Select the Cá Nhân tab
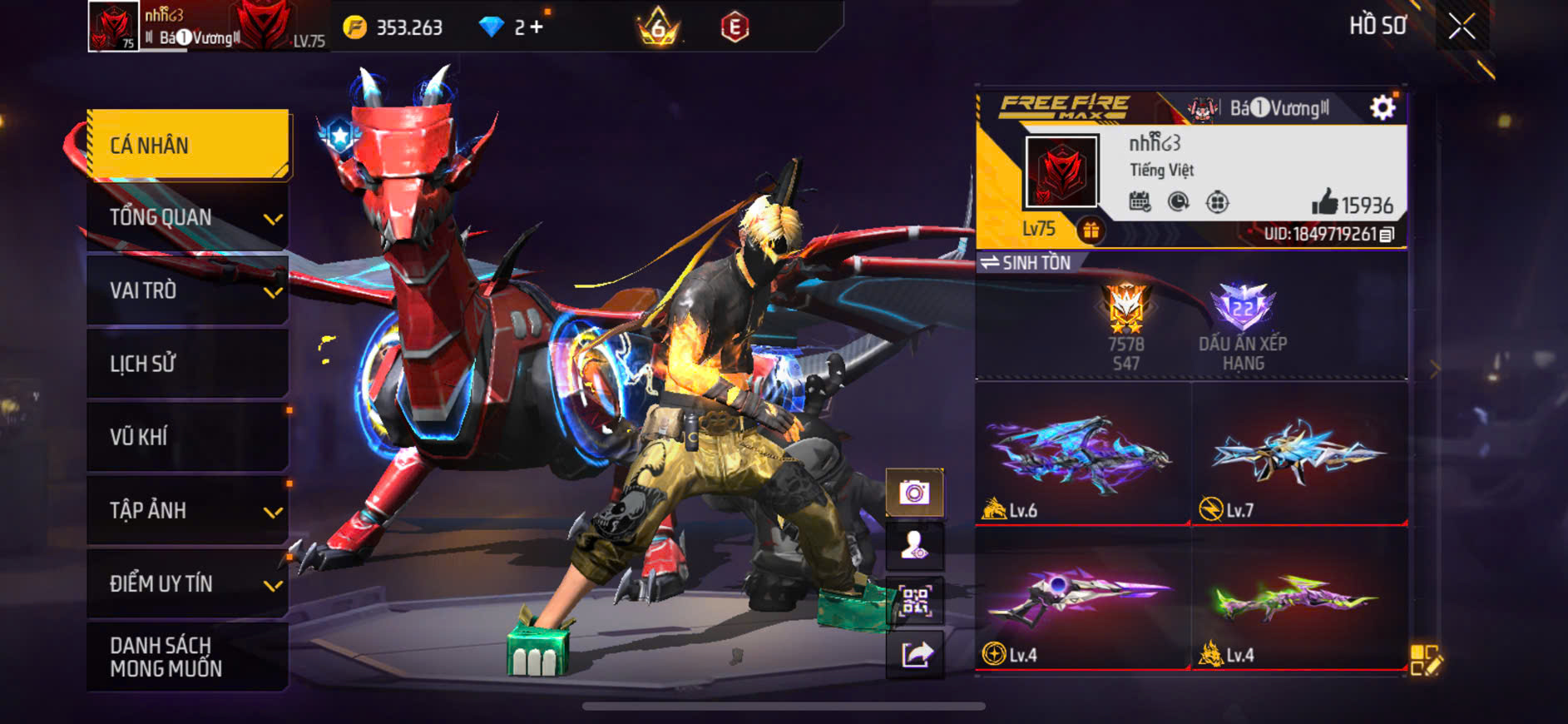This screenshot has width=1568, height=724. click(189, 145)
